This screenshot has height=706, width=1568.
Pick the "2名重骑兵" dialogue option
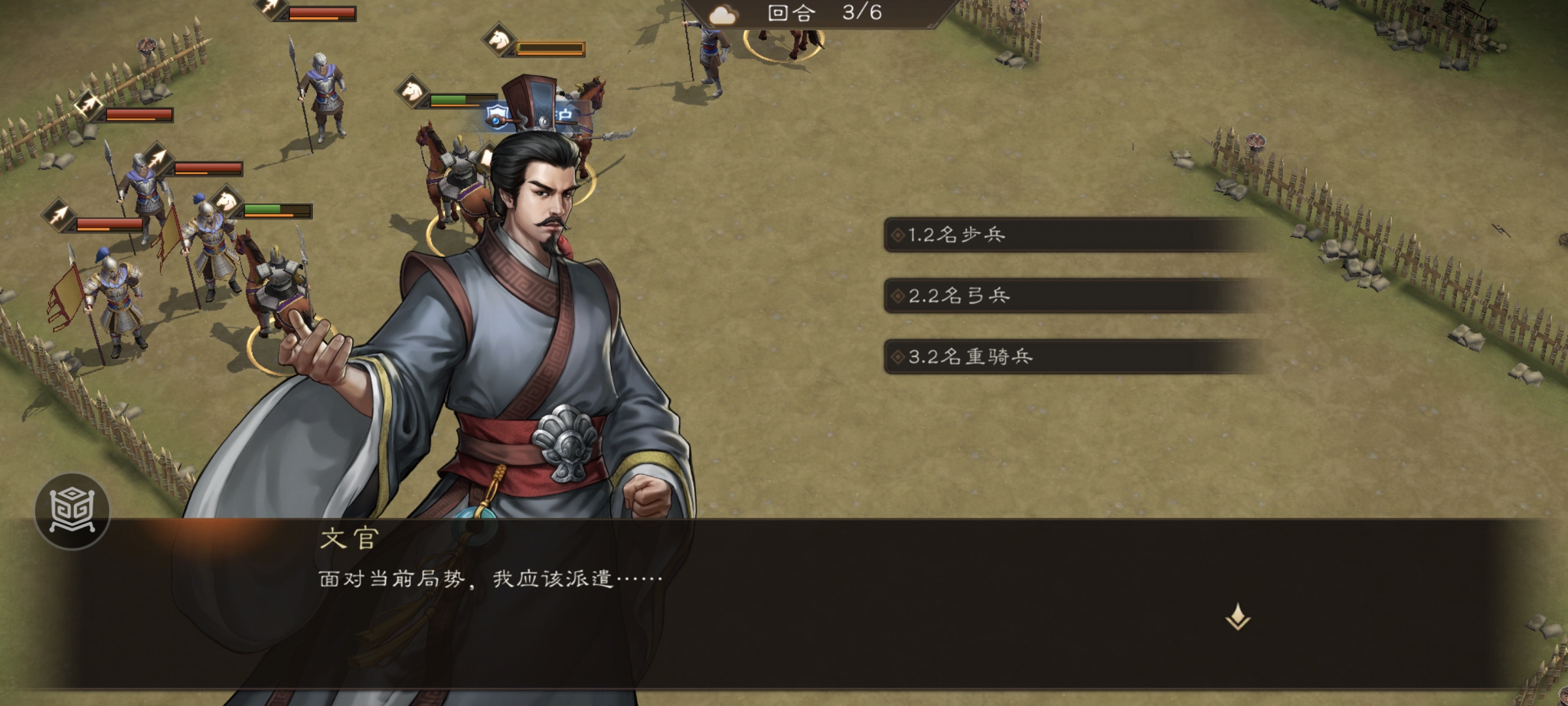(1071, 356)
